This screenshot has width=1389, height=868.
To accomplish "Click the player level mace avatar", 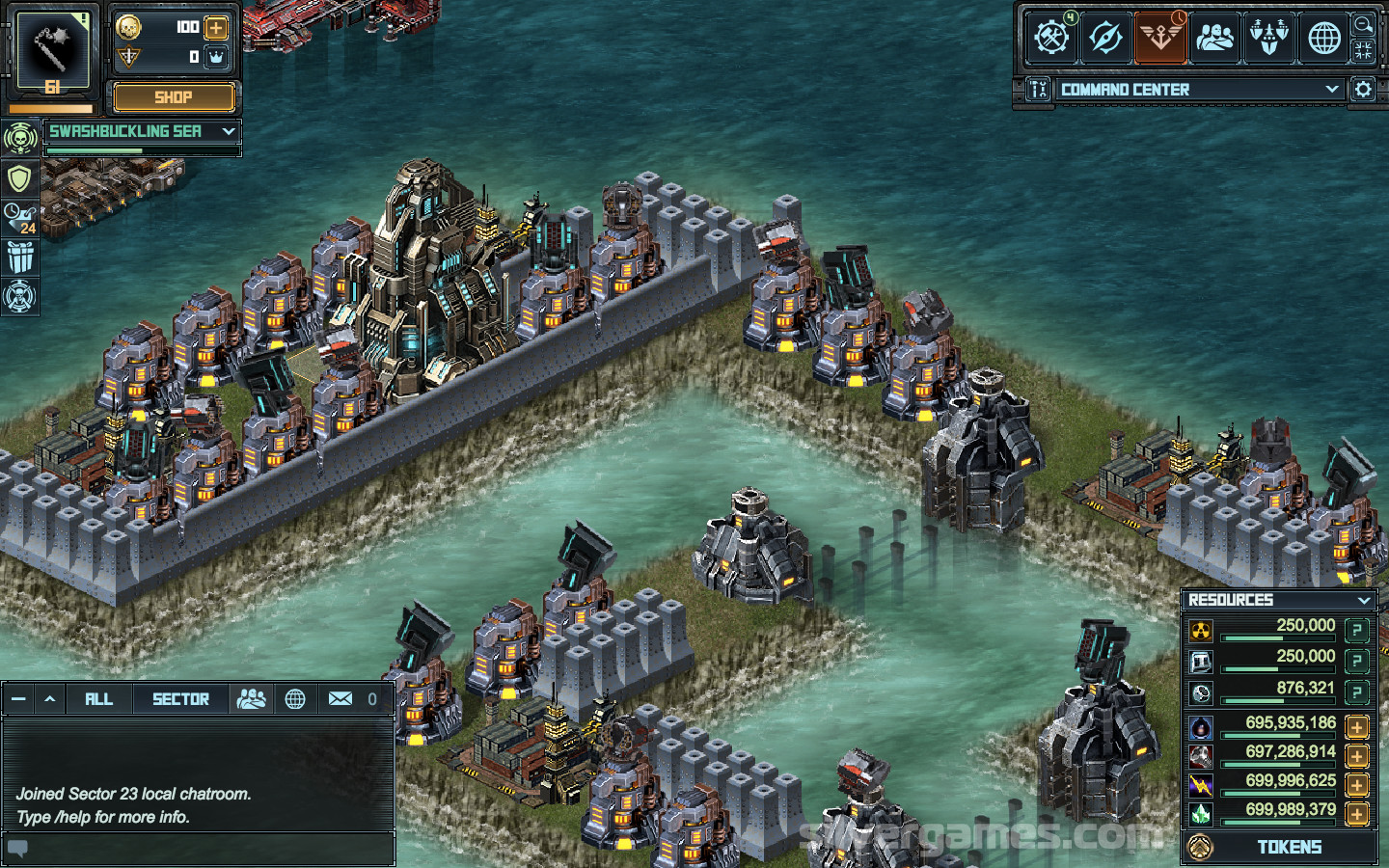I will tap(53, 53).
